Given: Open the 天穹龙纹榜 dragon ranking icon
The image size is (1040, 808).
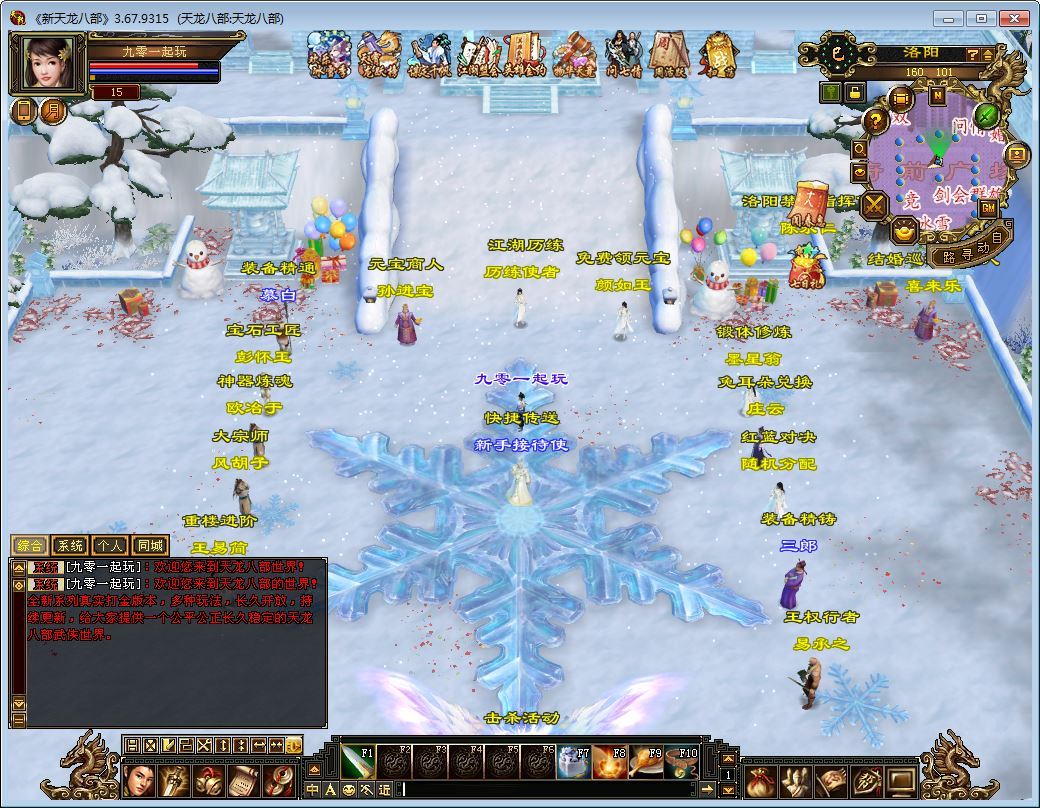Looking at the screenshot, I should 378,55.
